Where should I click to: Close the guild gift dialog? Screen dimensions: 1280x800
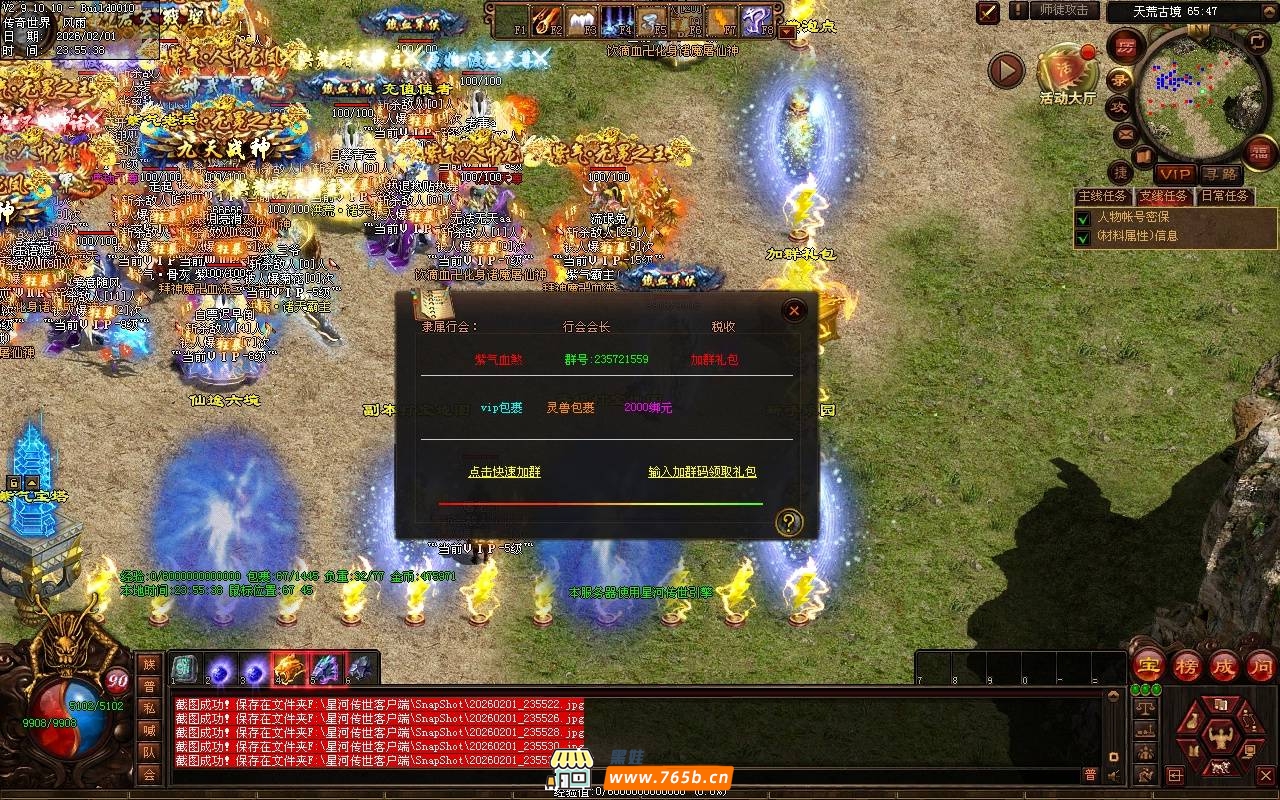pos(794,311)
